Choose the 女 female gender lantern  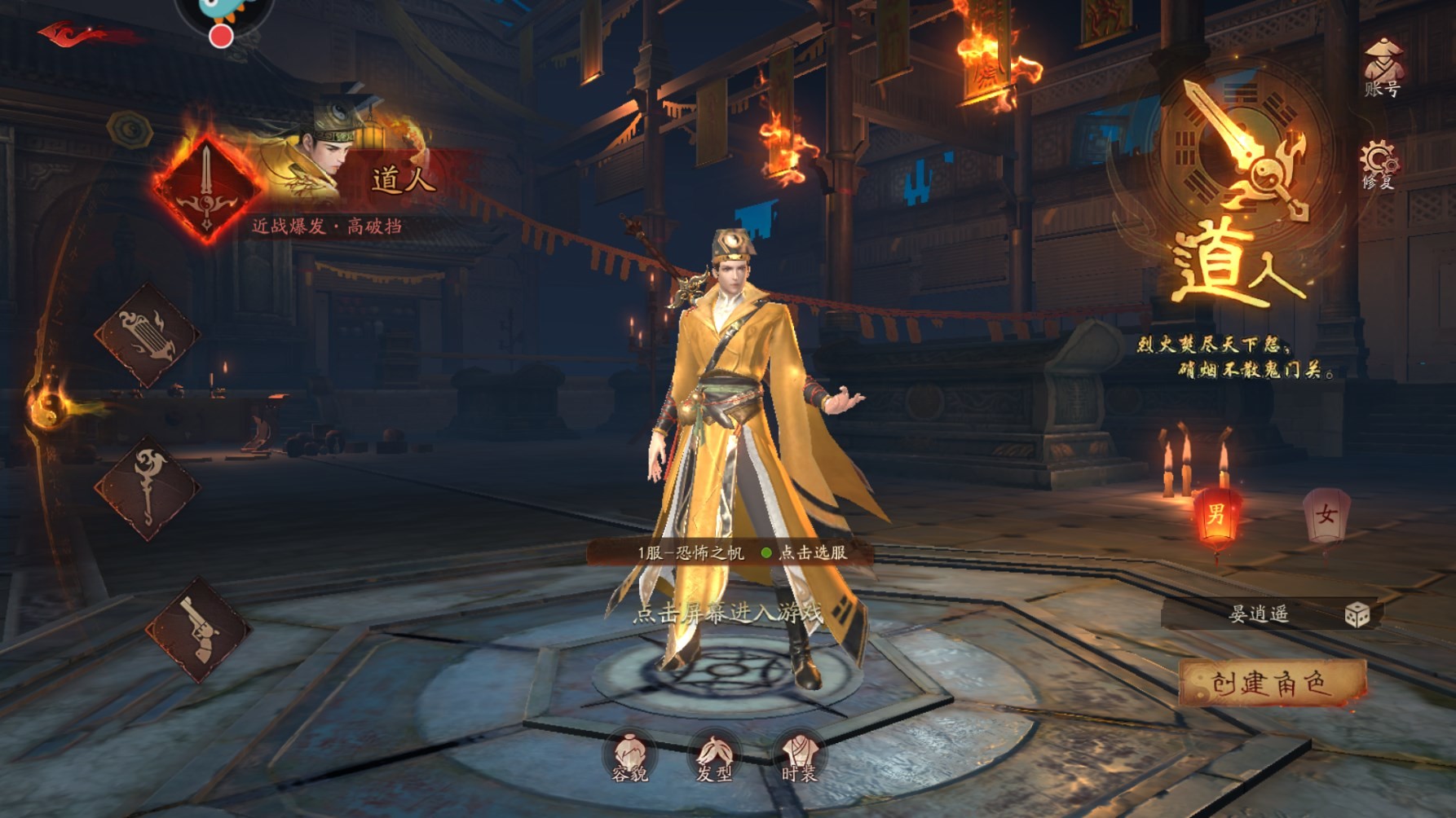point(1326,515)
